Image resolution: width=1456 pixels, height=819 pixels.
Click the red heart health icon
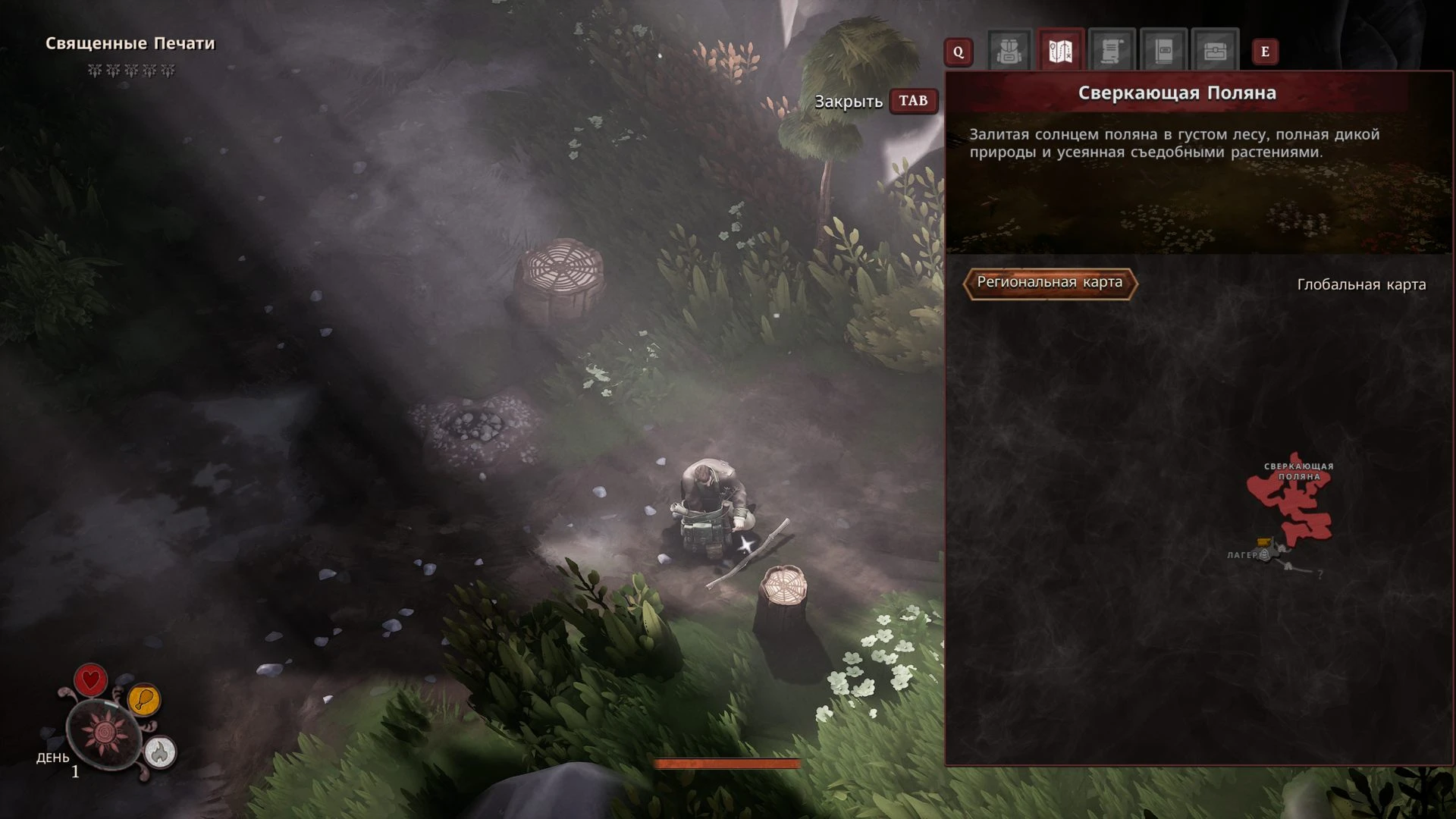tap(90, 679)
